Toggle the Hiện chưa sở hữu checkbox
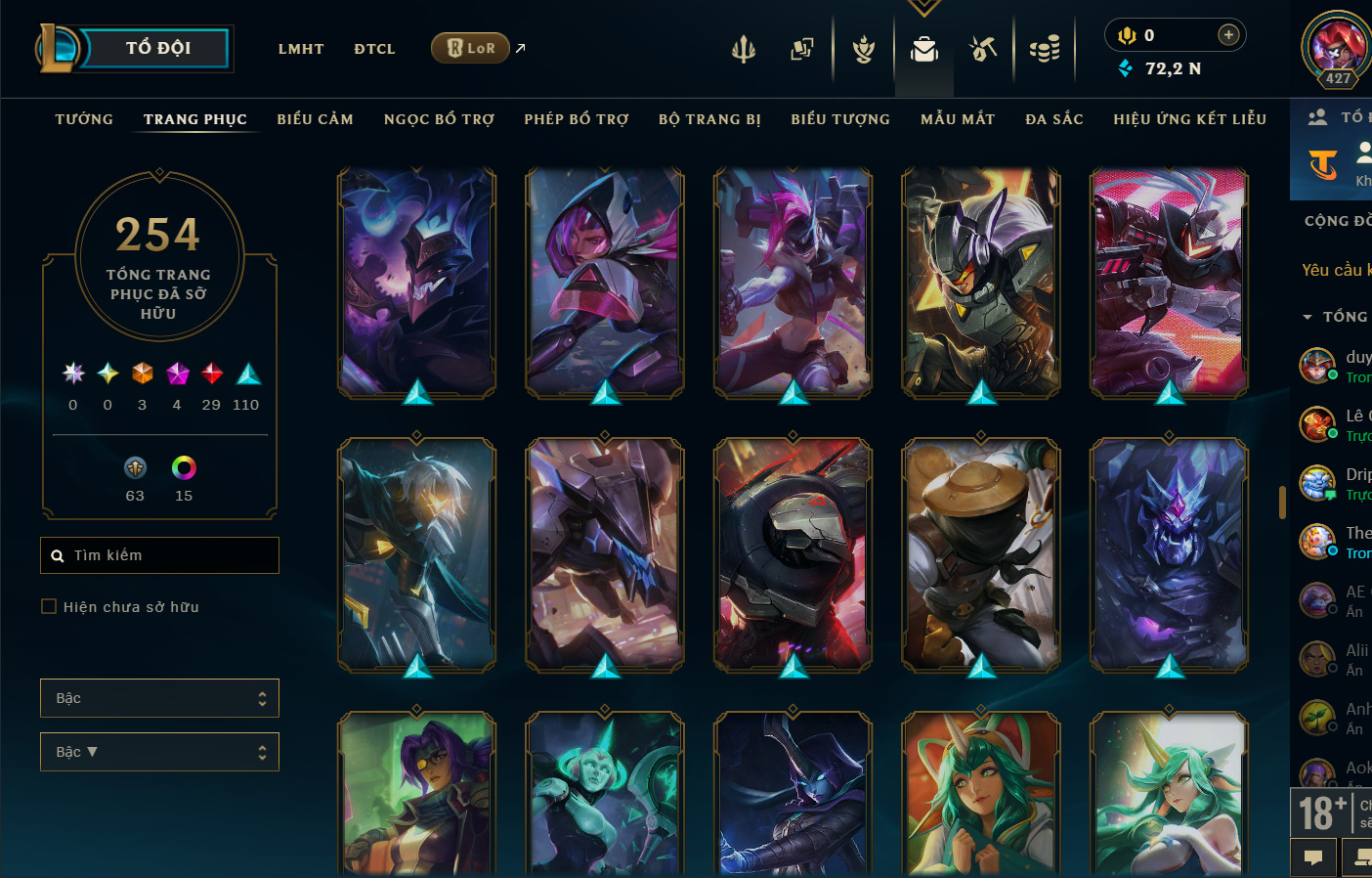Viewport: 1372px width, 878px height. [x=49, y=607]
